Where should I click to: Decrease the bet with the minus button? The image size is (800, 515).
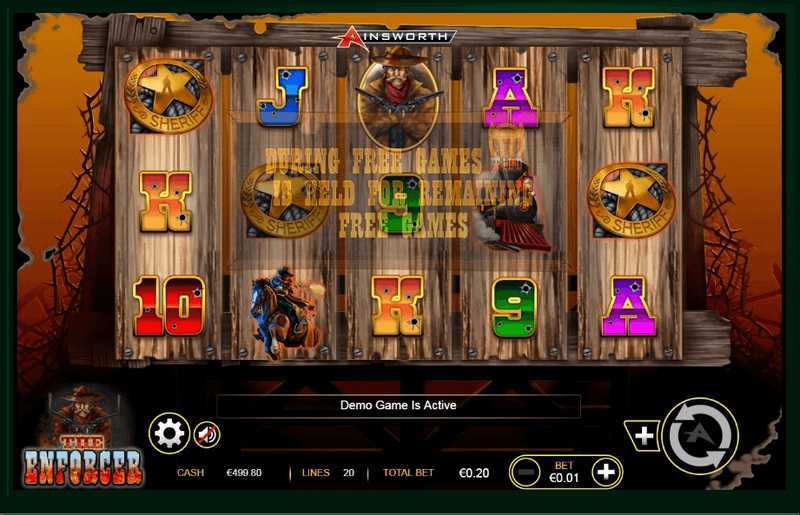pos(526,471)
